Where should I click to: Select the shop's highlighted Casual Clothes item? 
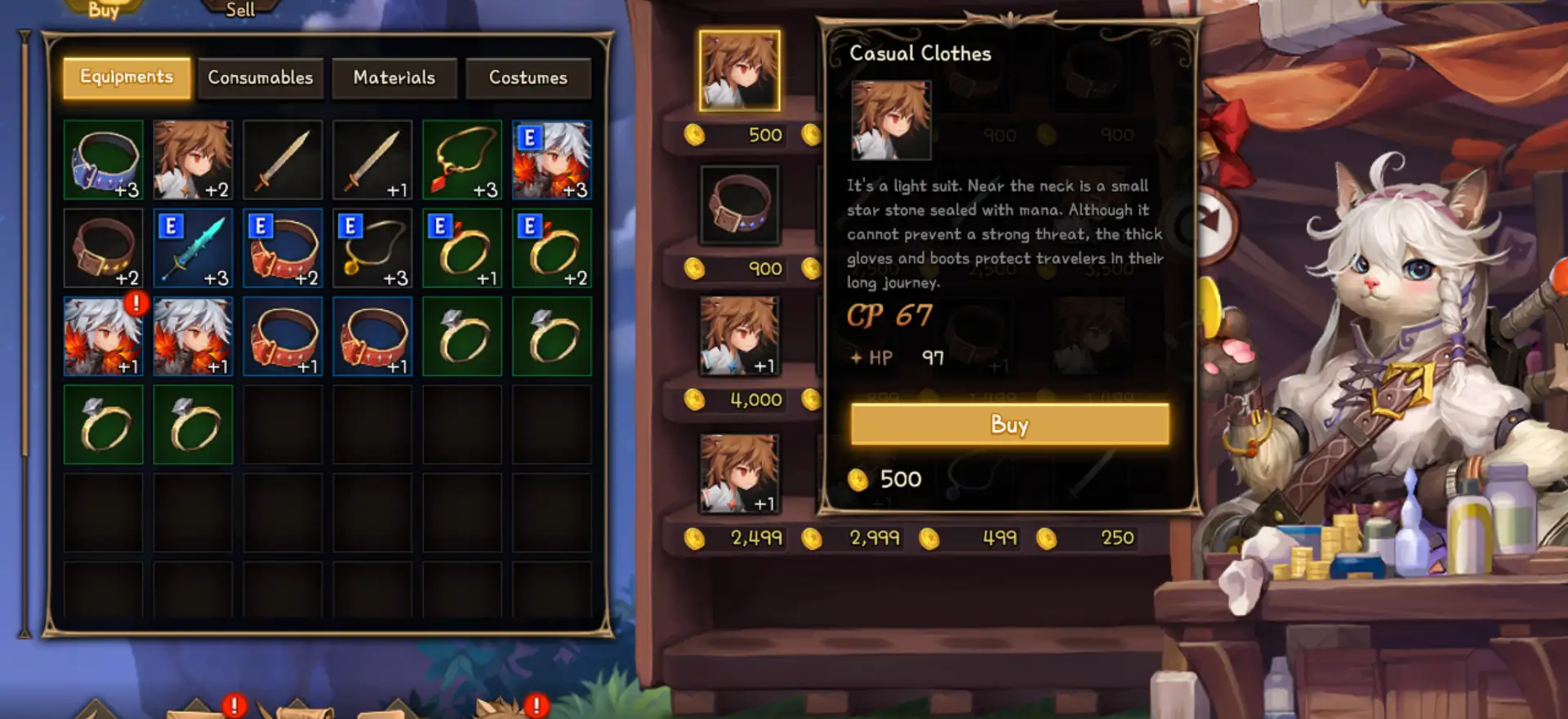[x=739, y=71]
